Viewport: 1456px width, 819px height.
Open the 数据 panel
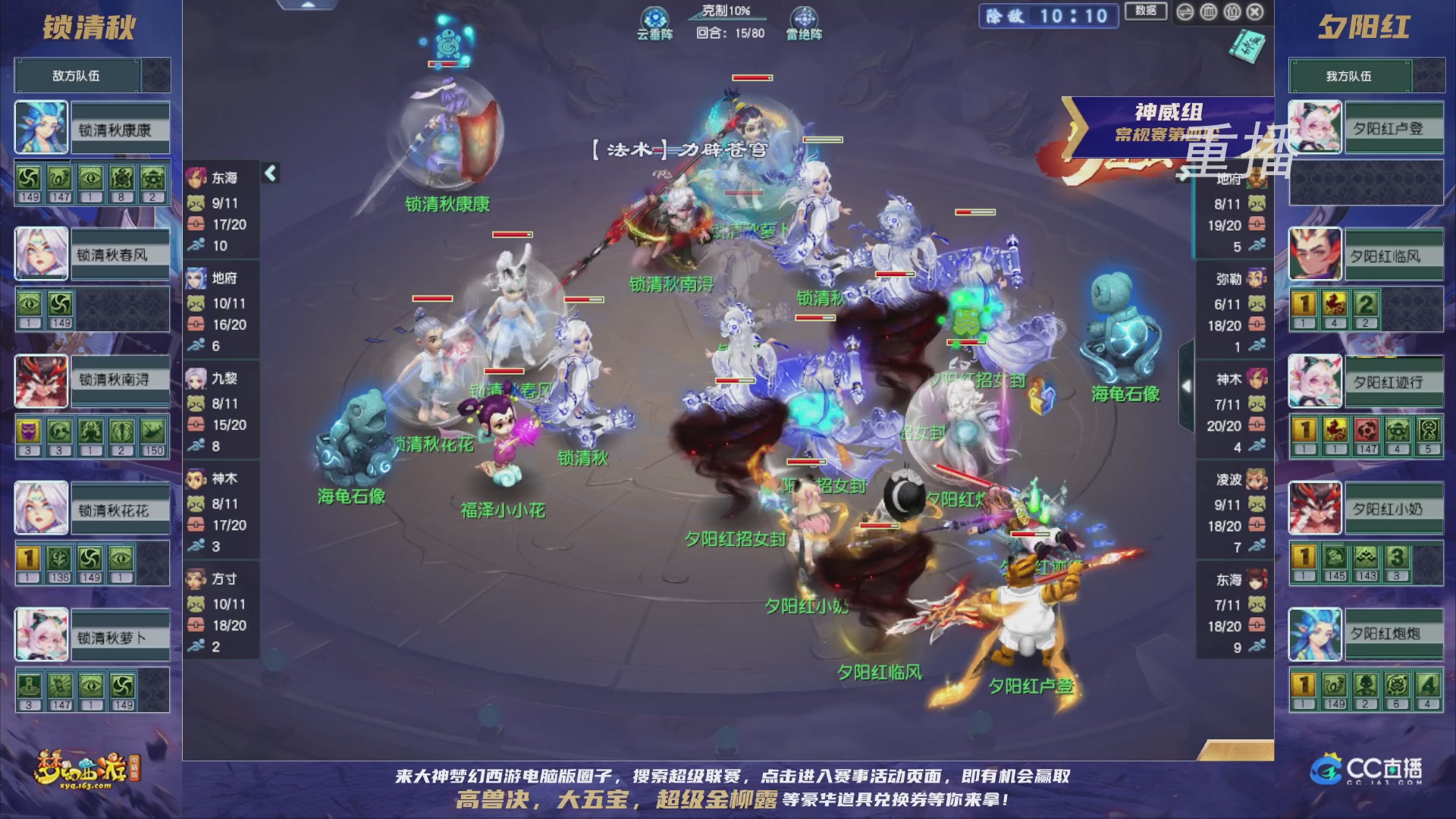pos(1145,11)
